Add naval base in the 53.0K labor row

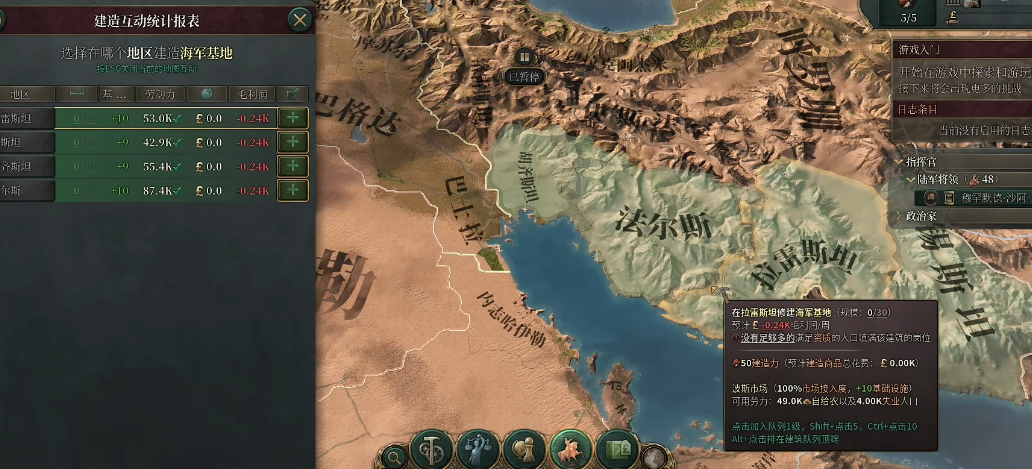292,118
